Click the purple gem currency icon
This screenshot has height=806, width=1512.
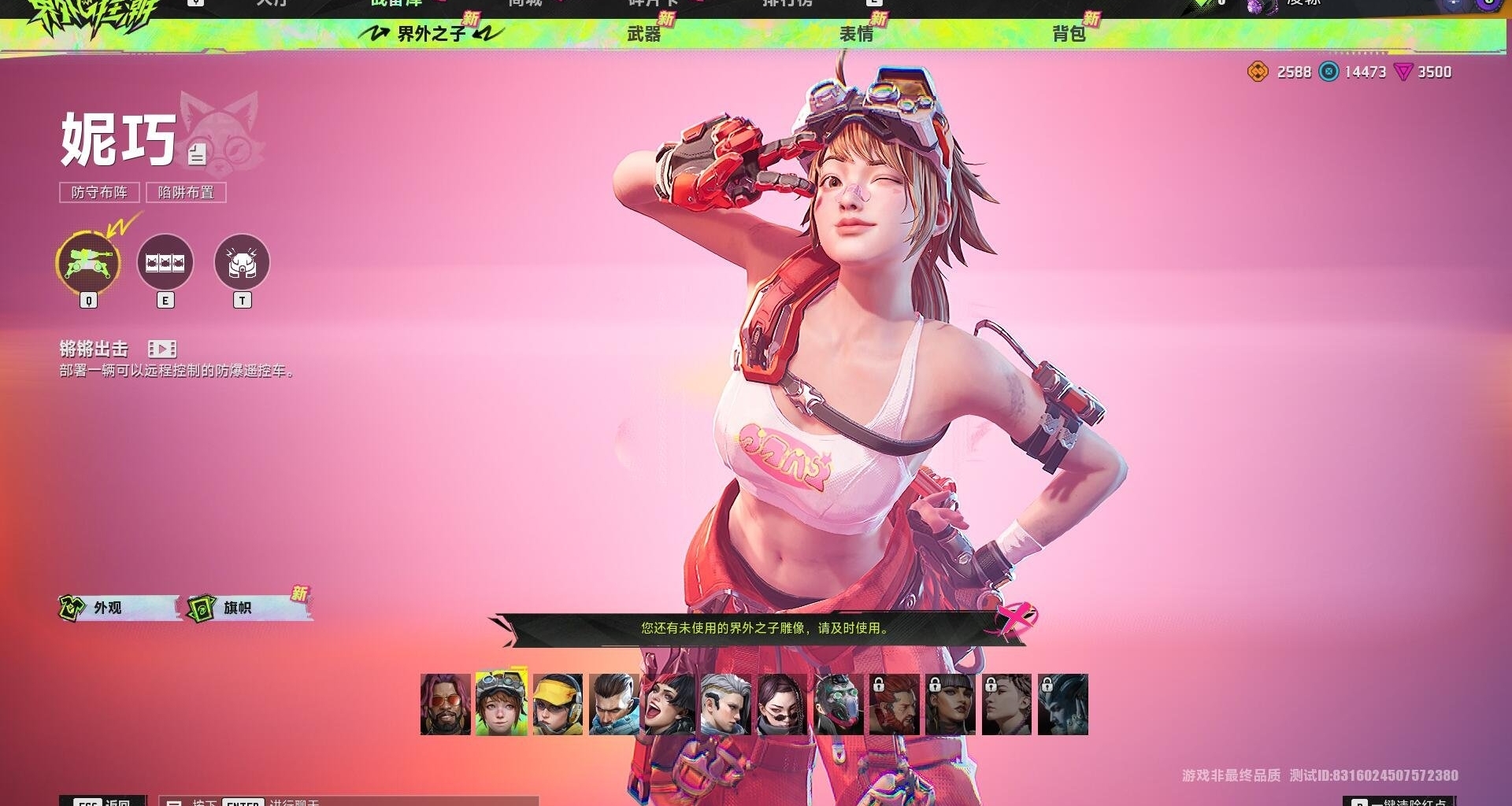tap(1406, 72)
